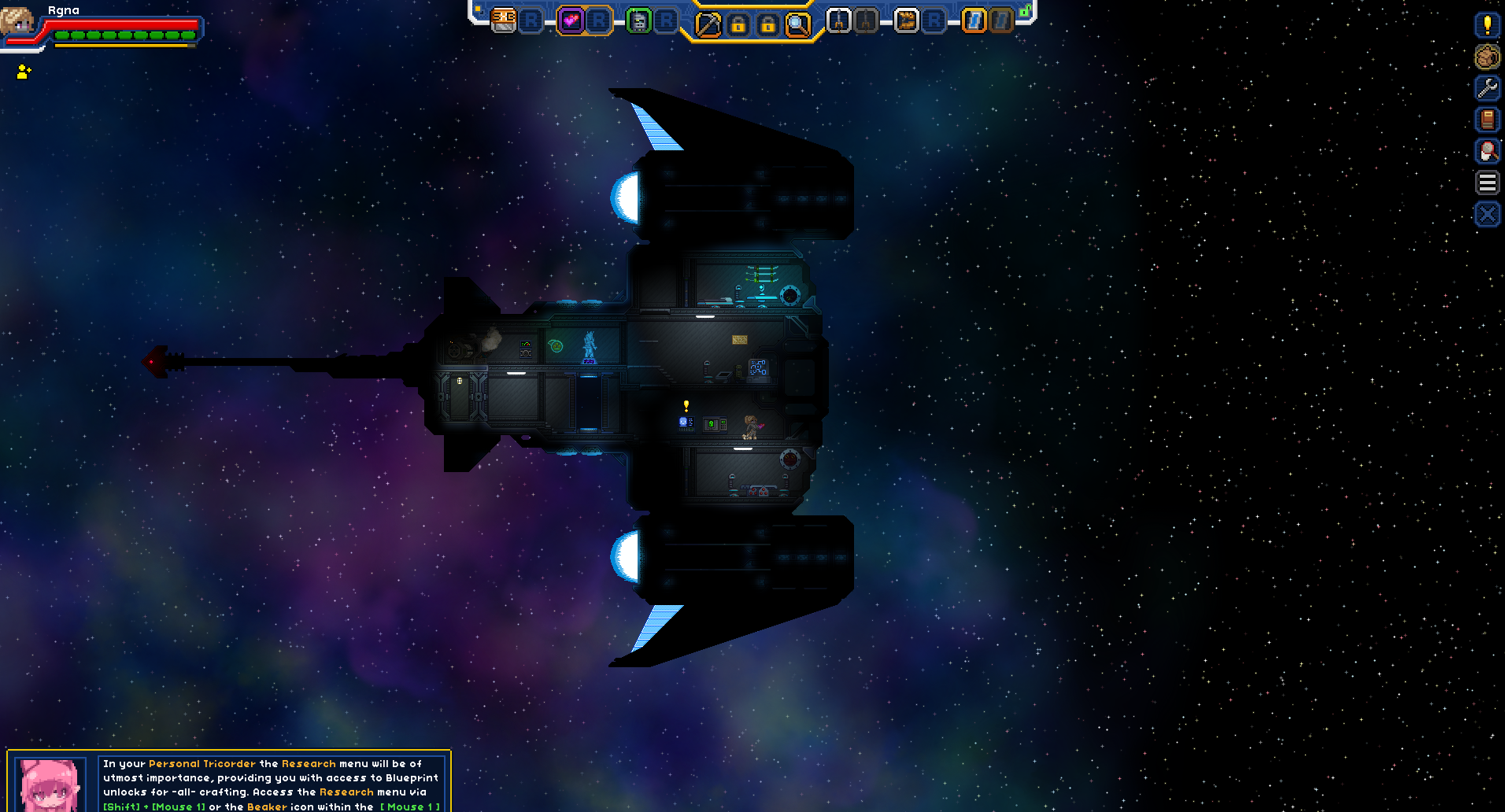Open the crafting wrench icon
The width and height of the screenshot is (1505, 812).
(x=1487, y=89)
